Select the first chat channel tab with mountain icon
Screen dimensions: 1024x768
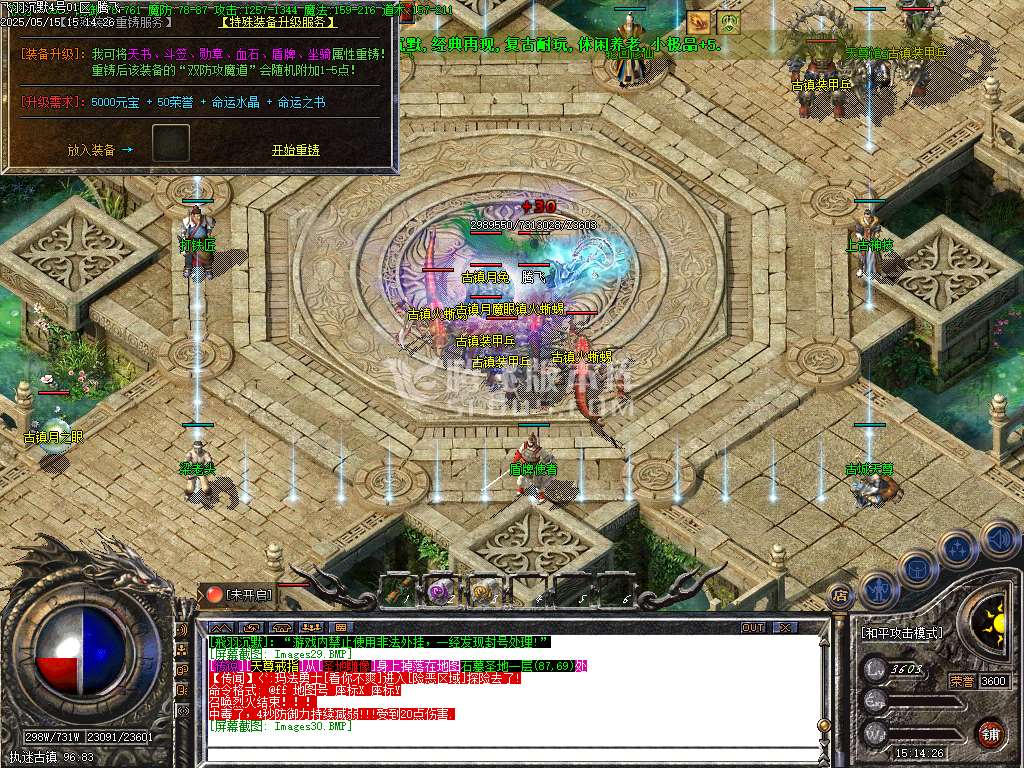tap(220, 627)
